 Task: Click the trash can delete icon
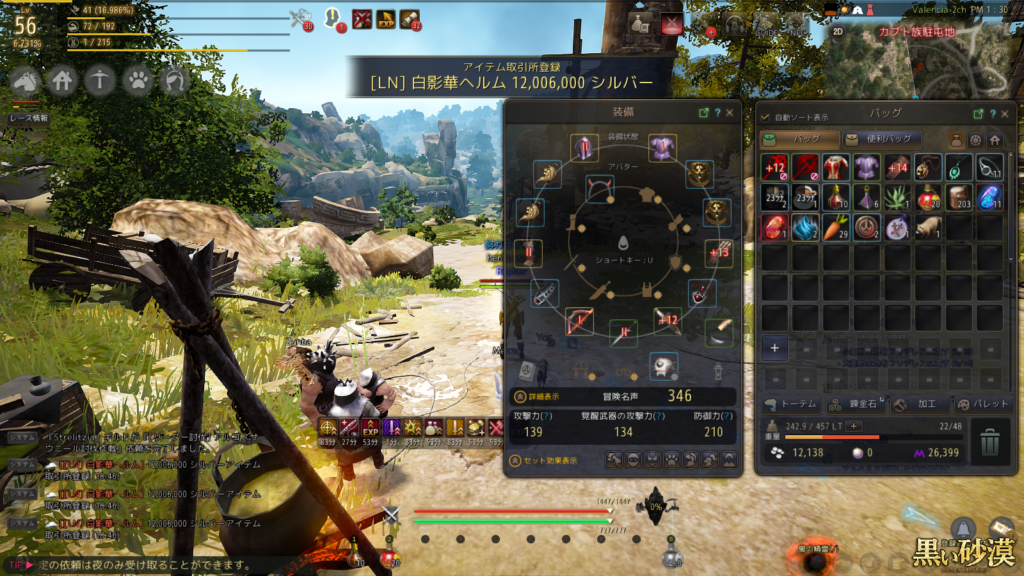989,441
